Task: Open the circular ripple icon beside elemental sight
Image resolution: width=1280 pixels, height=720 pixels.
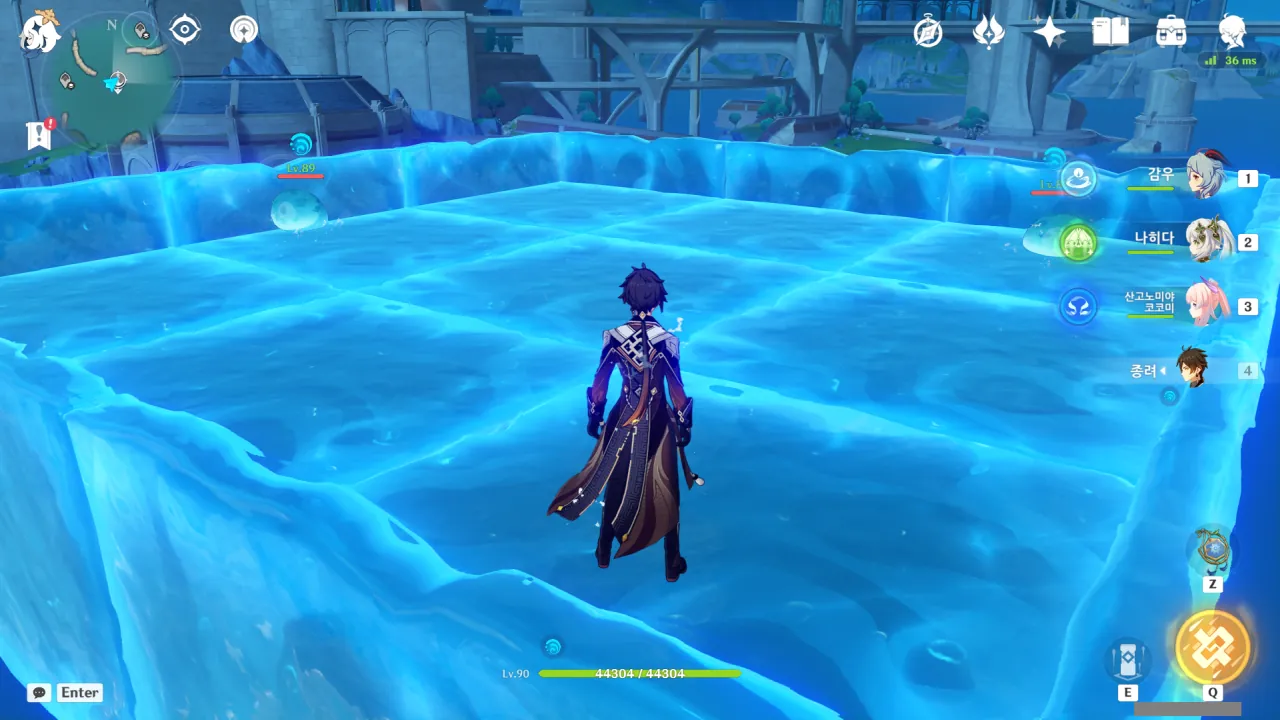Action: pyautogui.click(x=243, y=30)
